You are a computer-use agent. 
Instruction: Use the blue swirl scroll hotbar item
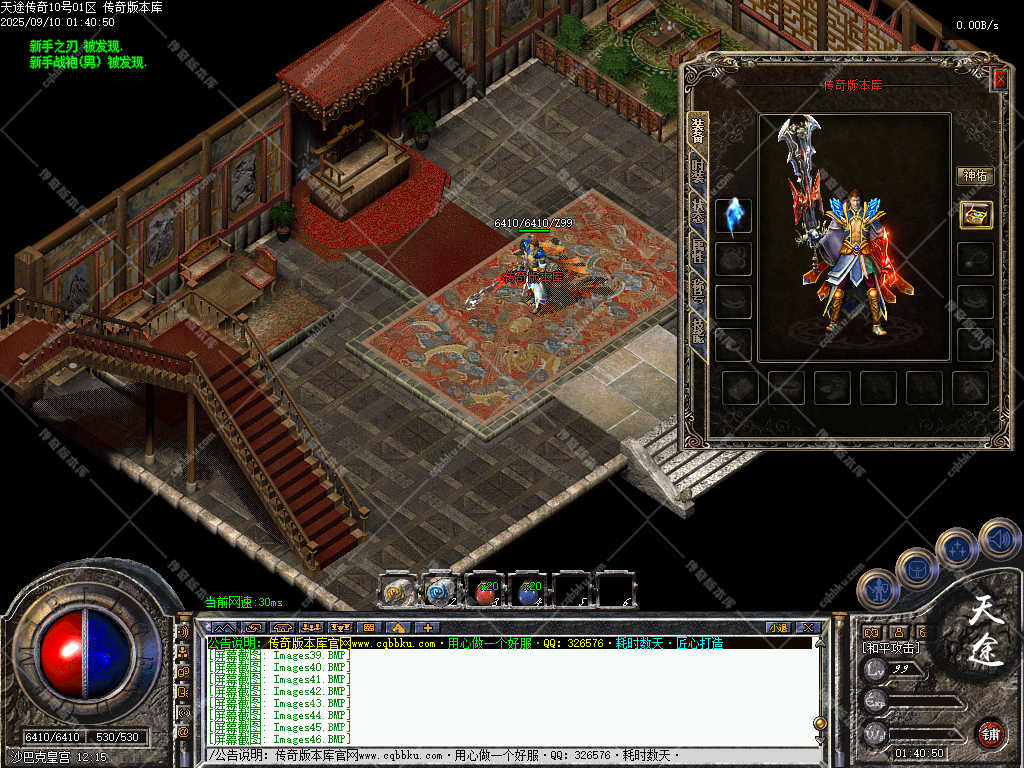click(x=441, y=591)
